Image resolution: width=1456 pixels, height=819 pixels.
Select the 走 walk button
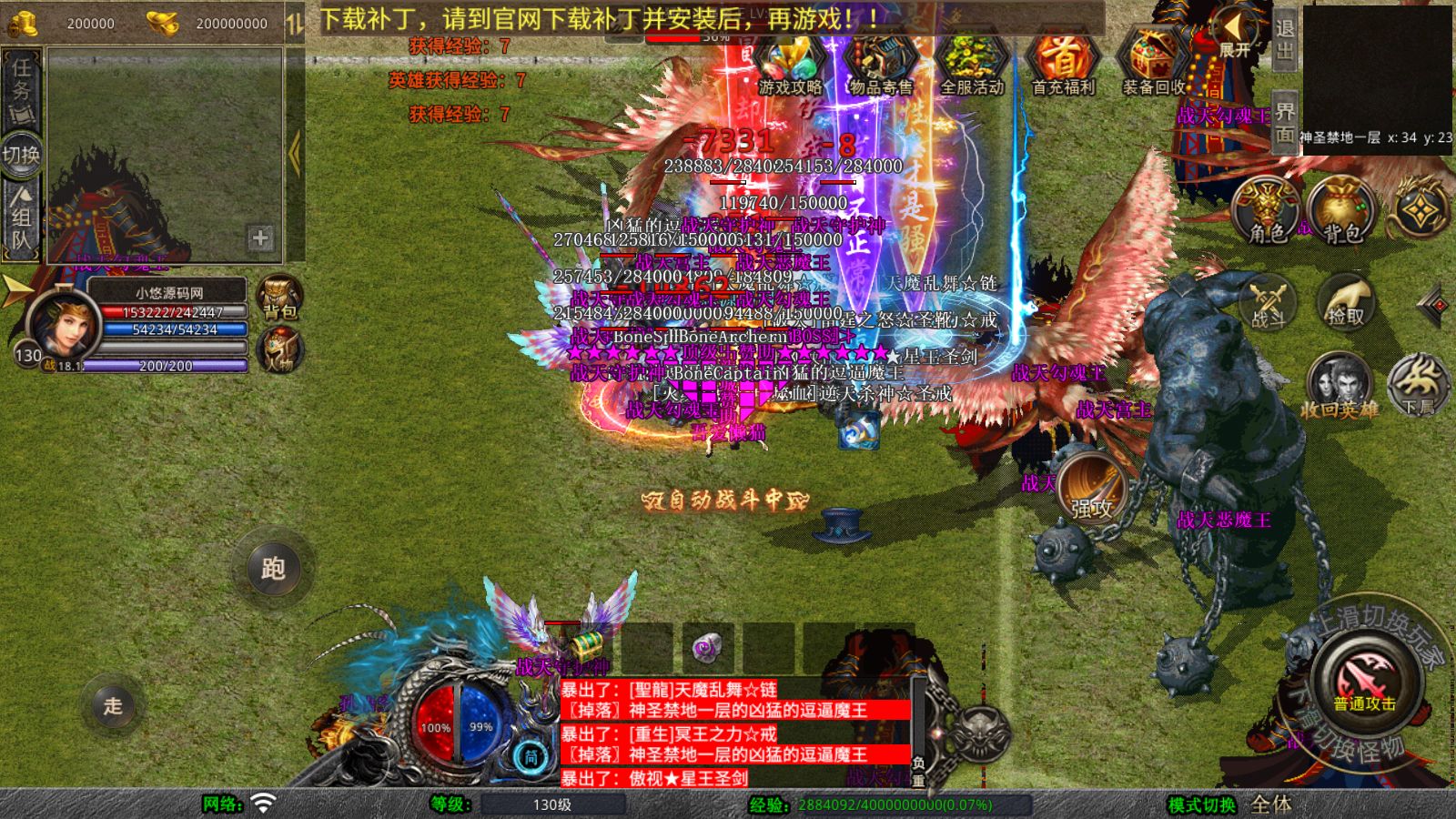112,705
